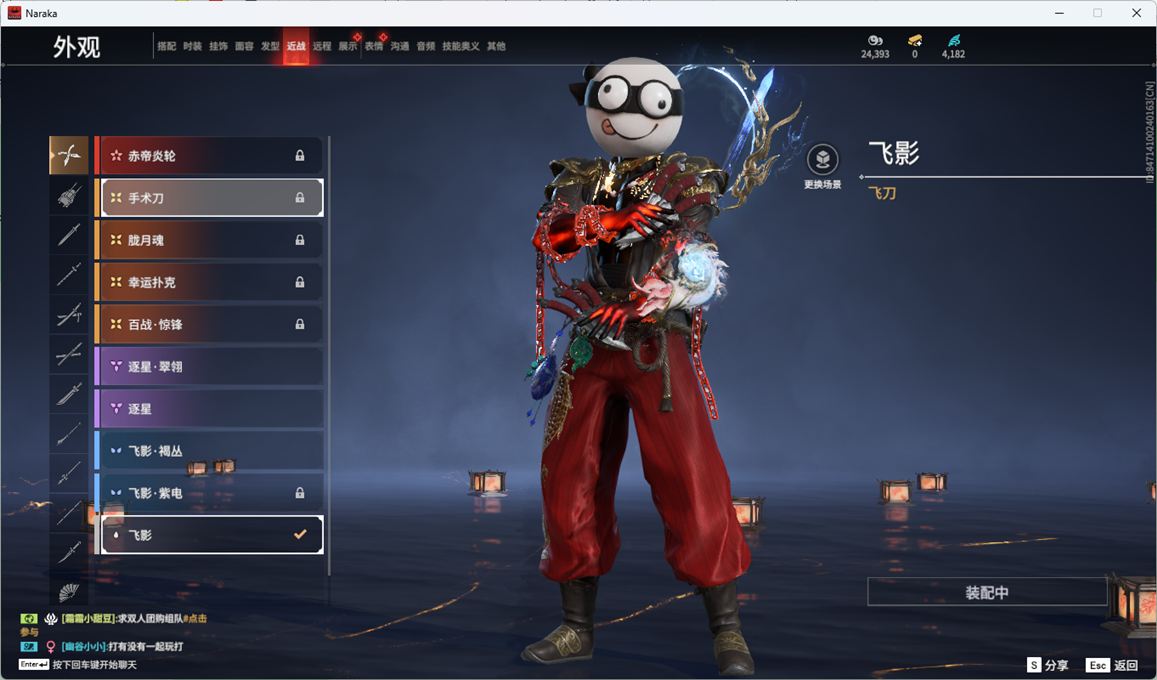The image size is (1157, 680).
Task: Switch to the 远程 ranged tab
Action: (x=322, y=46)
